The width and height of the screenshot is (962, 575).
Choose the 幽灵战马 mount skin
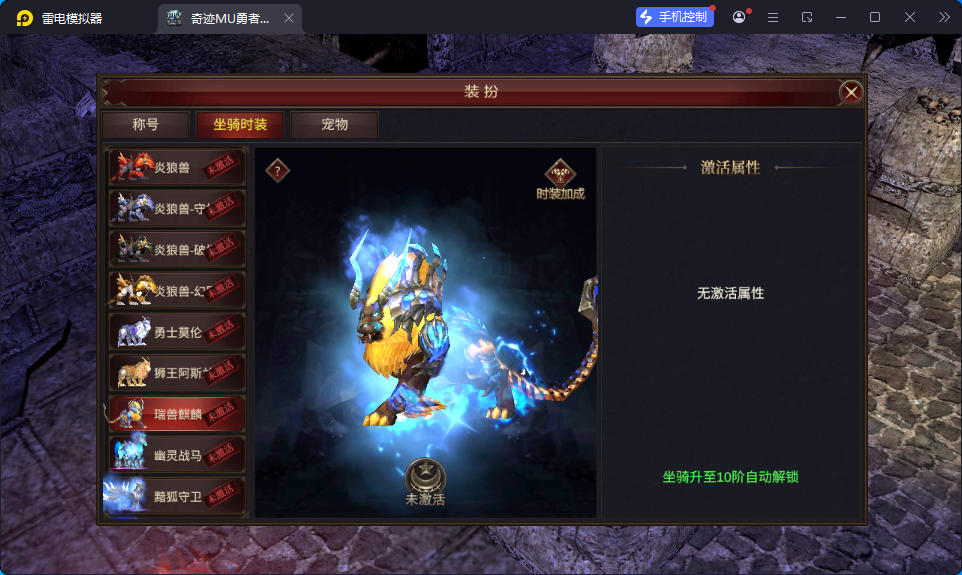[177, 455]
